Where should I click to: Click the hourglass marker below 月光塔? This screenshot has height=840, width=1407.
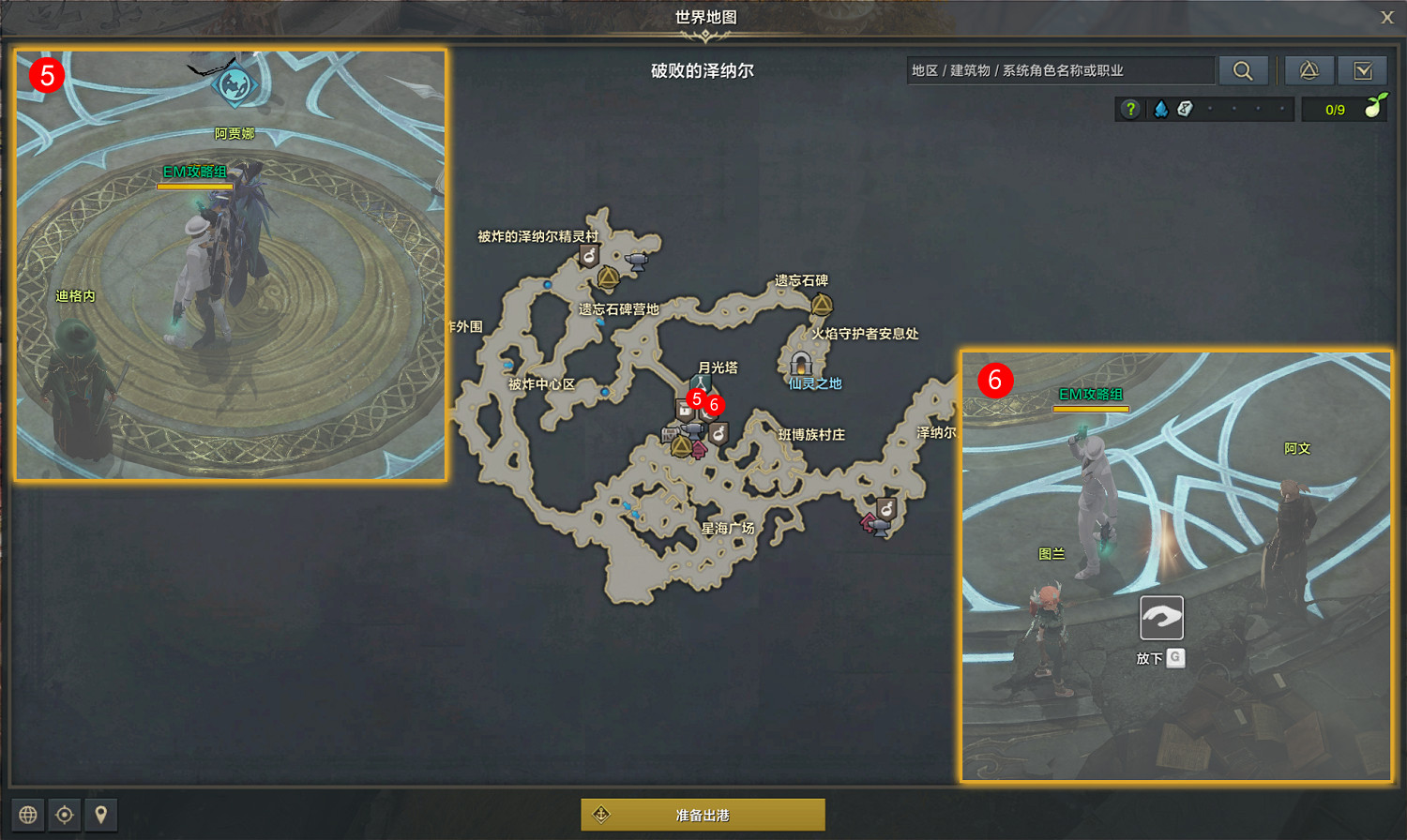click(x=700, y=383)
